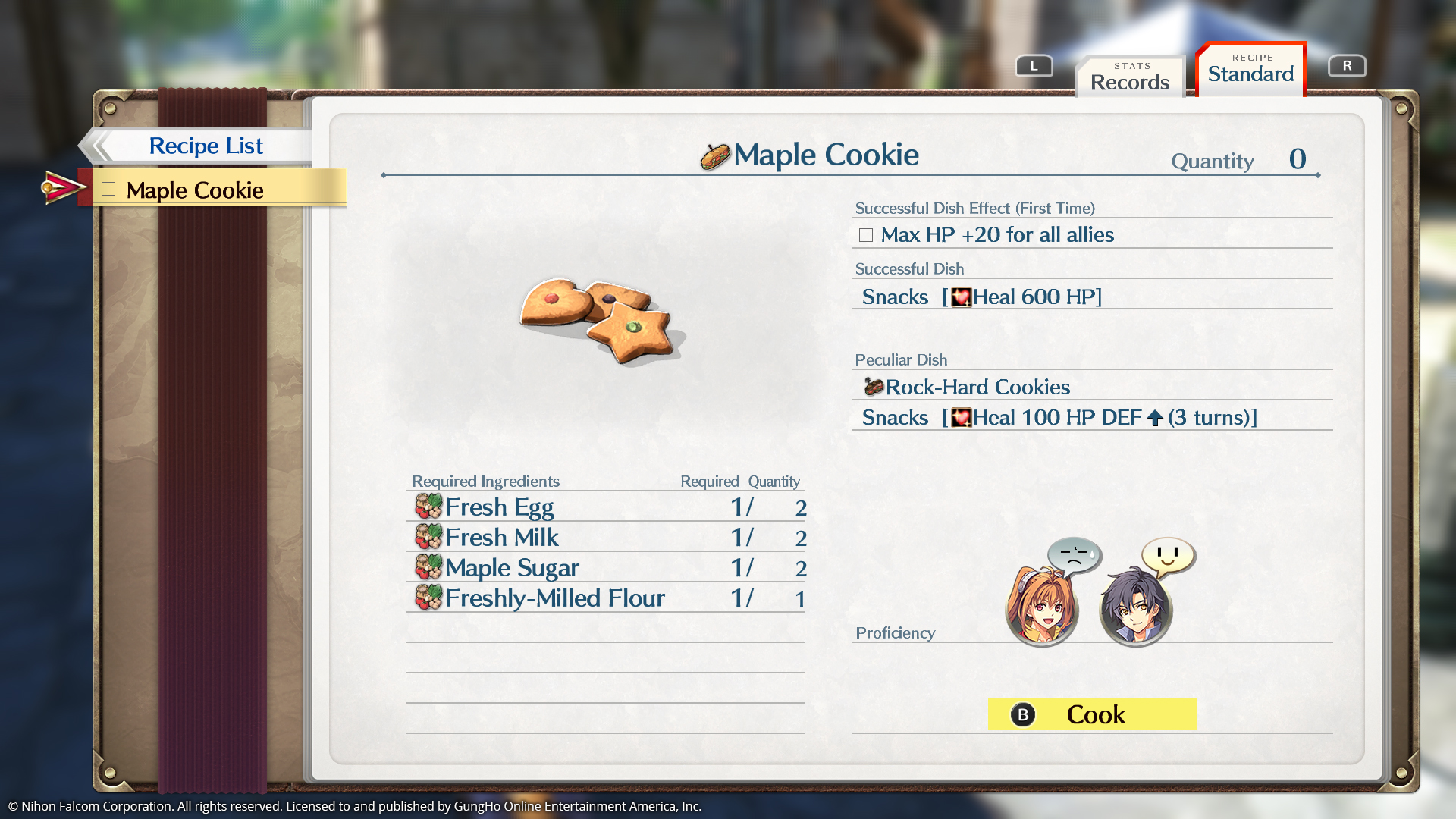Cook the Maple Cookie recipe

[x=1091, y=714]
